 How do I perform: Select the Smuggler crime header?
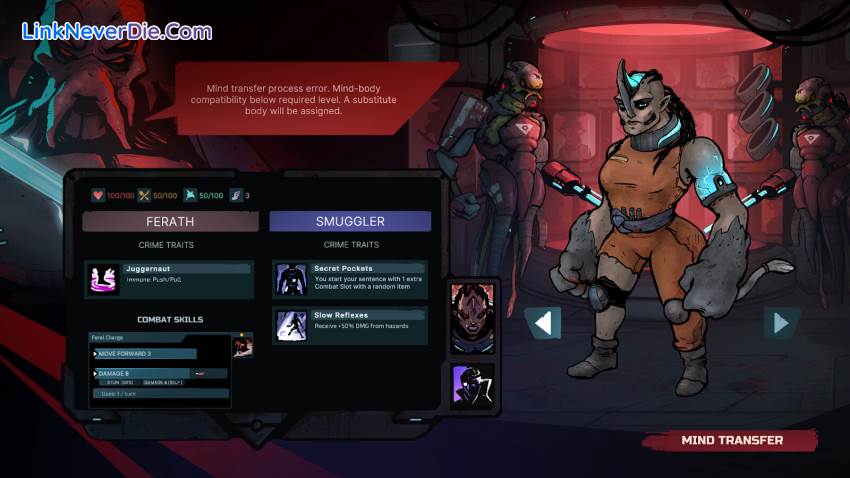click(x=350, y=221)
